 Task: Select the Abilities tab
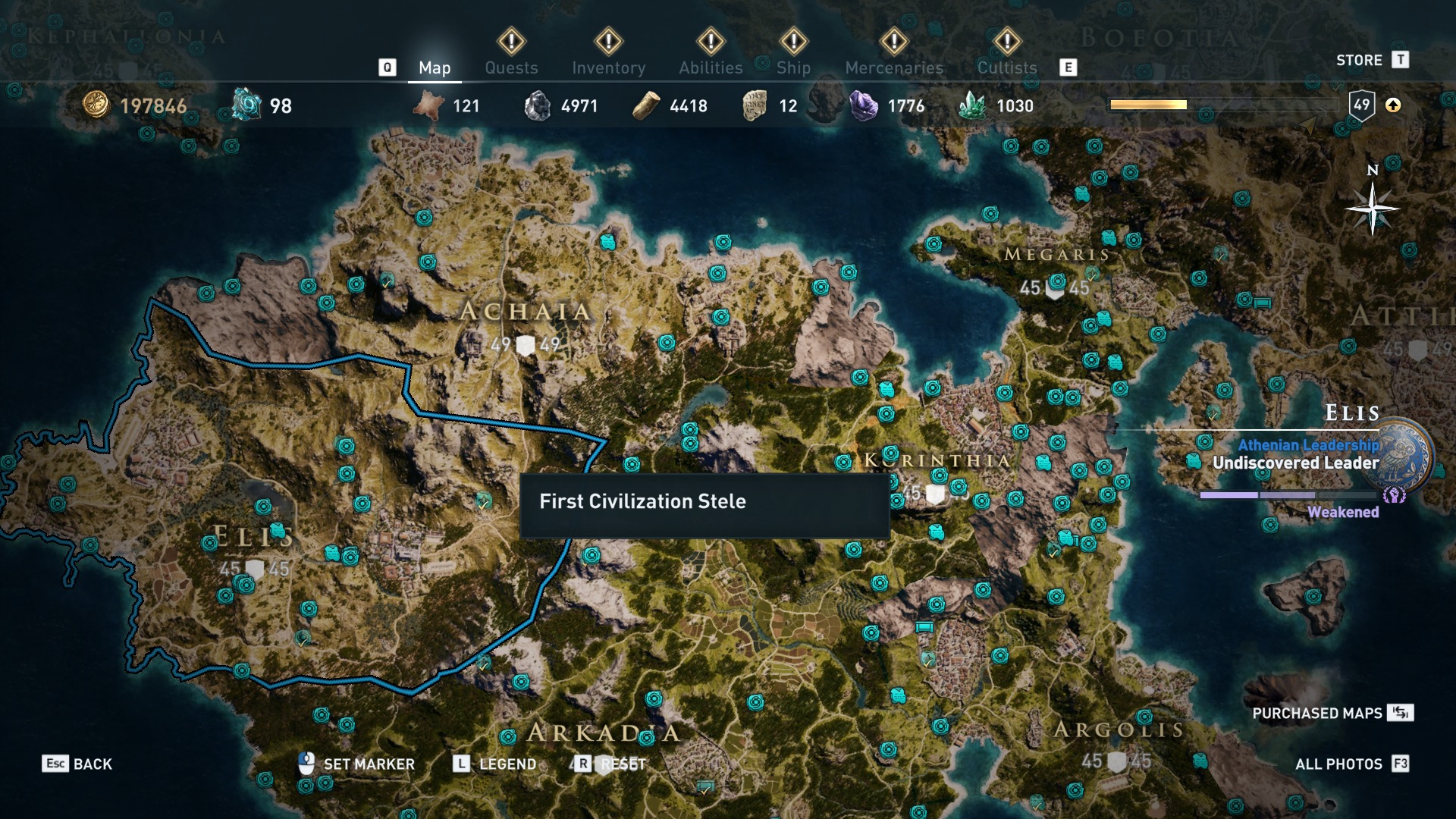tap(711, 67)
